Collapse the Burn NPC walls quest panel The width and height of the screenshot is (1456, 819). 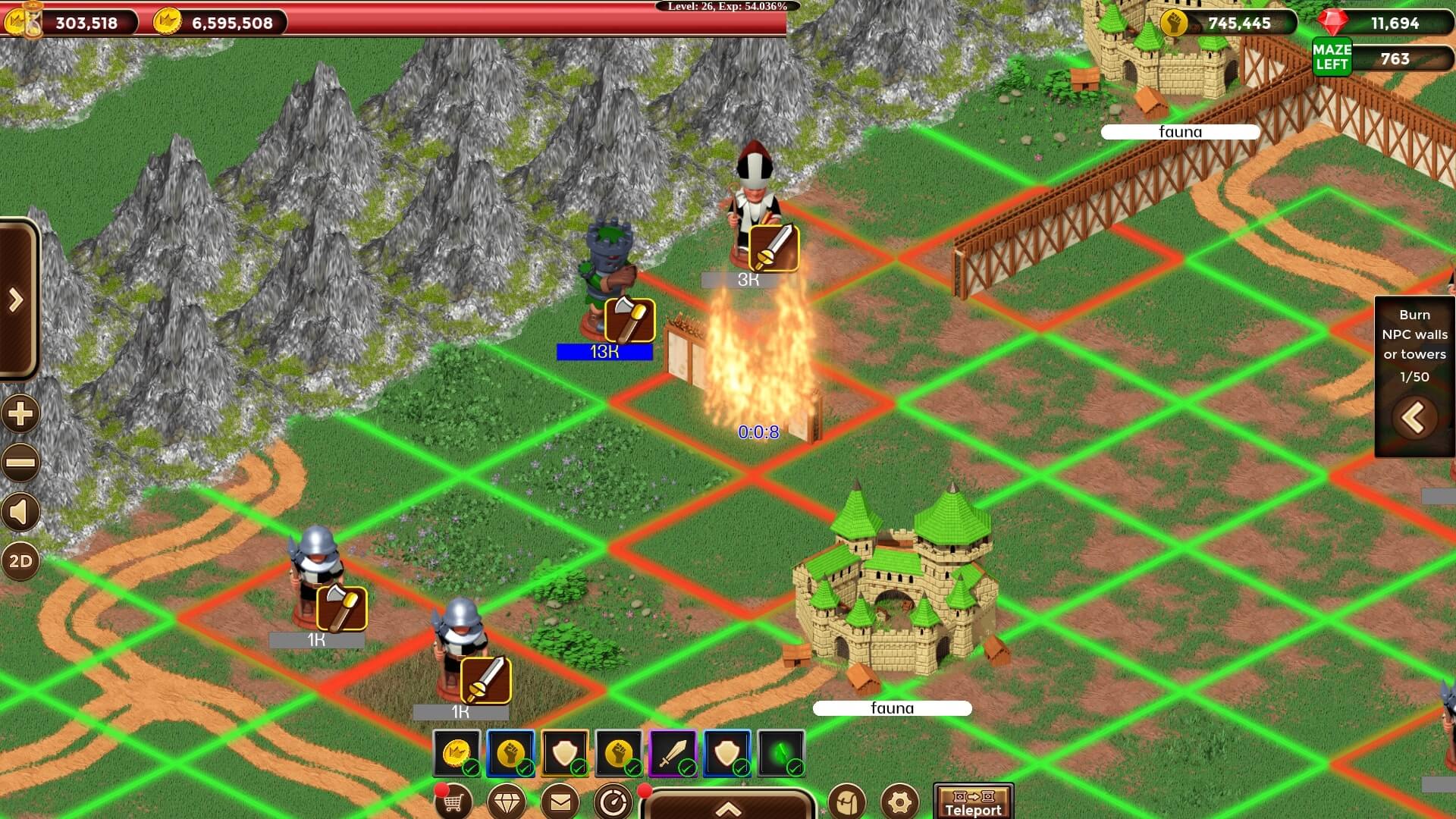coord(1414,418)
